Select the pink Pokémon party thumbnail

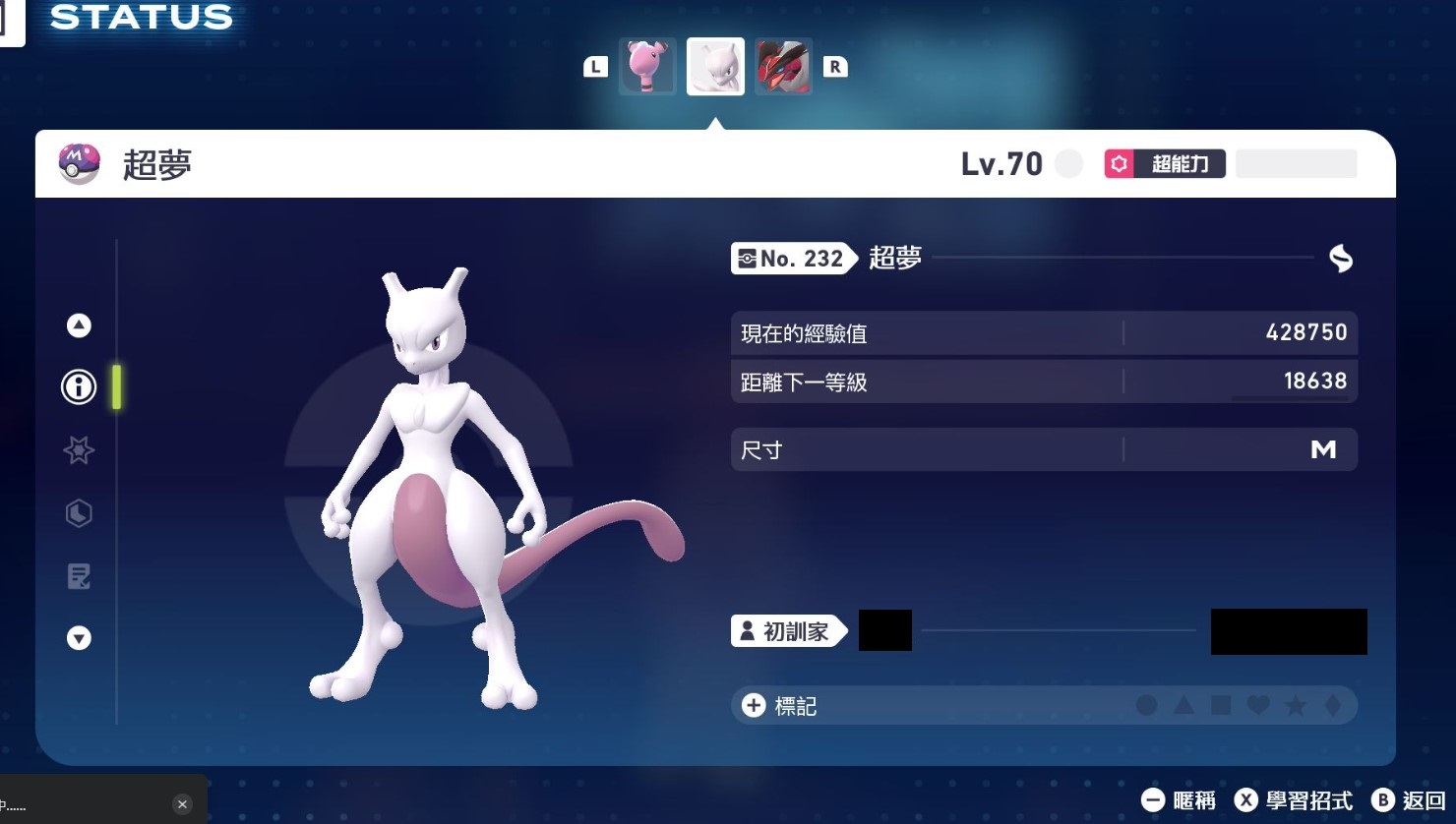(x=647, y=66)
